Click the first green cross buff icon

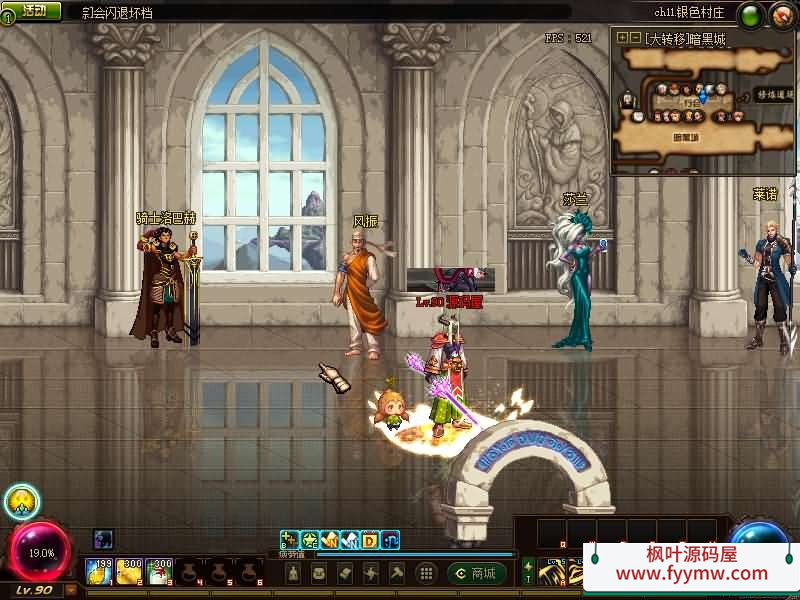289,540
